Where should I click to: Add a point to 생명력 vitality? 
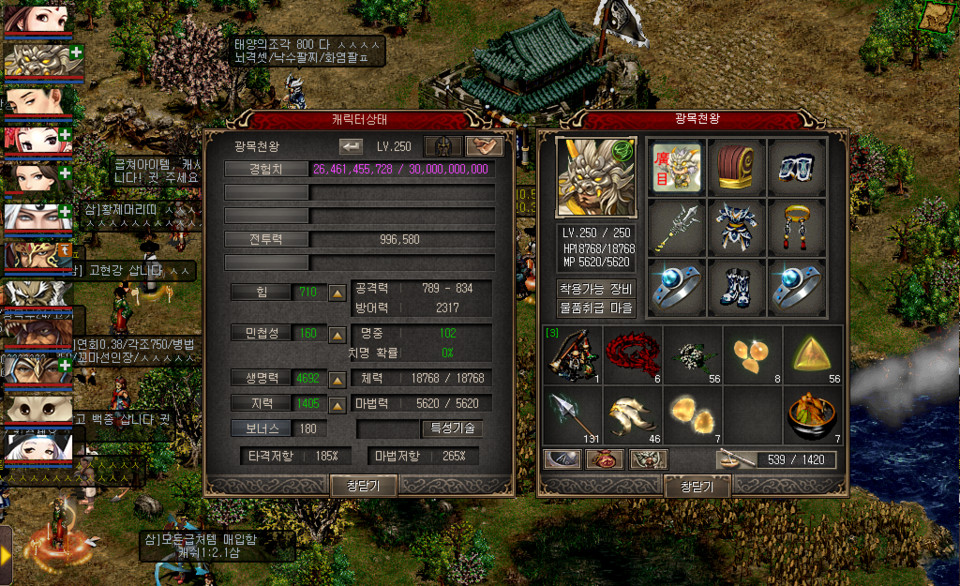(x=338, y=380)
